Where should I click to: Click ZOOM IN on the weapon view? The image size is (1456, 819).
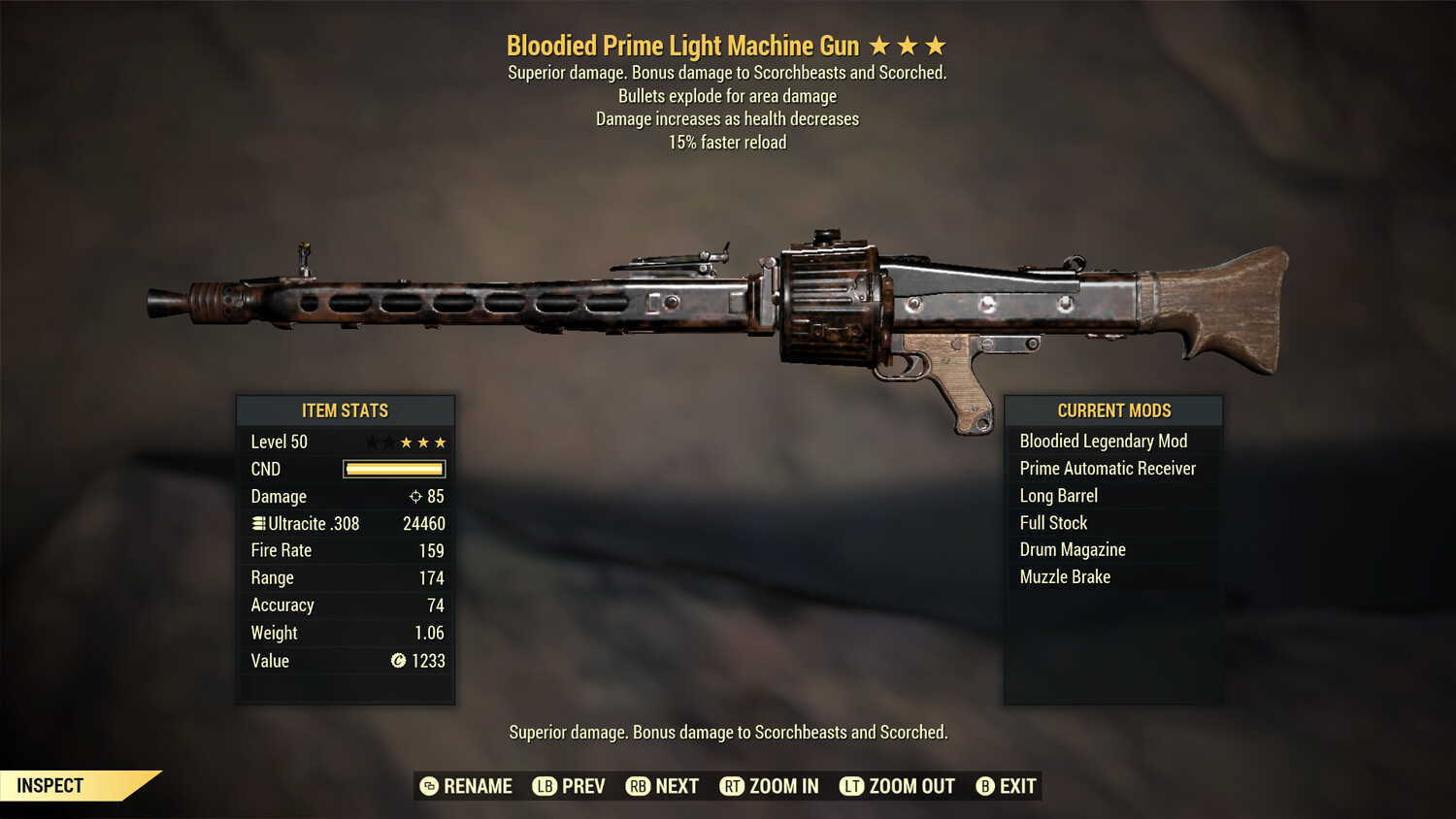point(782,786)
